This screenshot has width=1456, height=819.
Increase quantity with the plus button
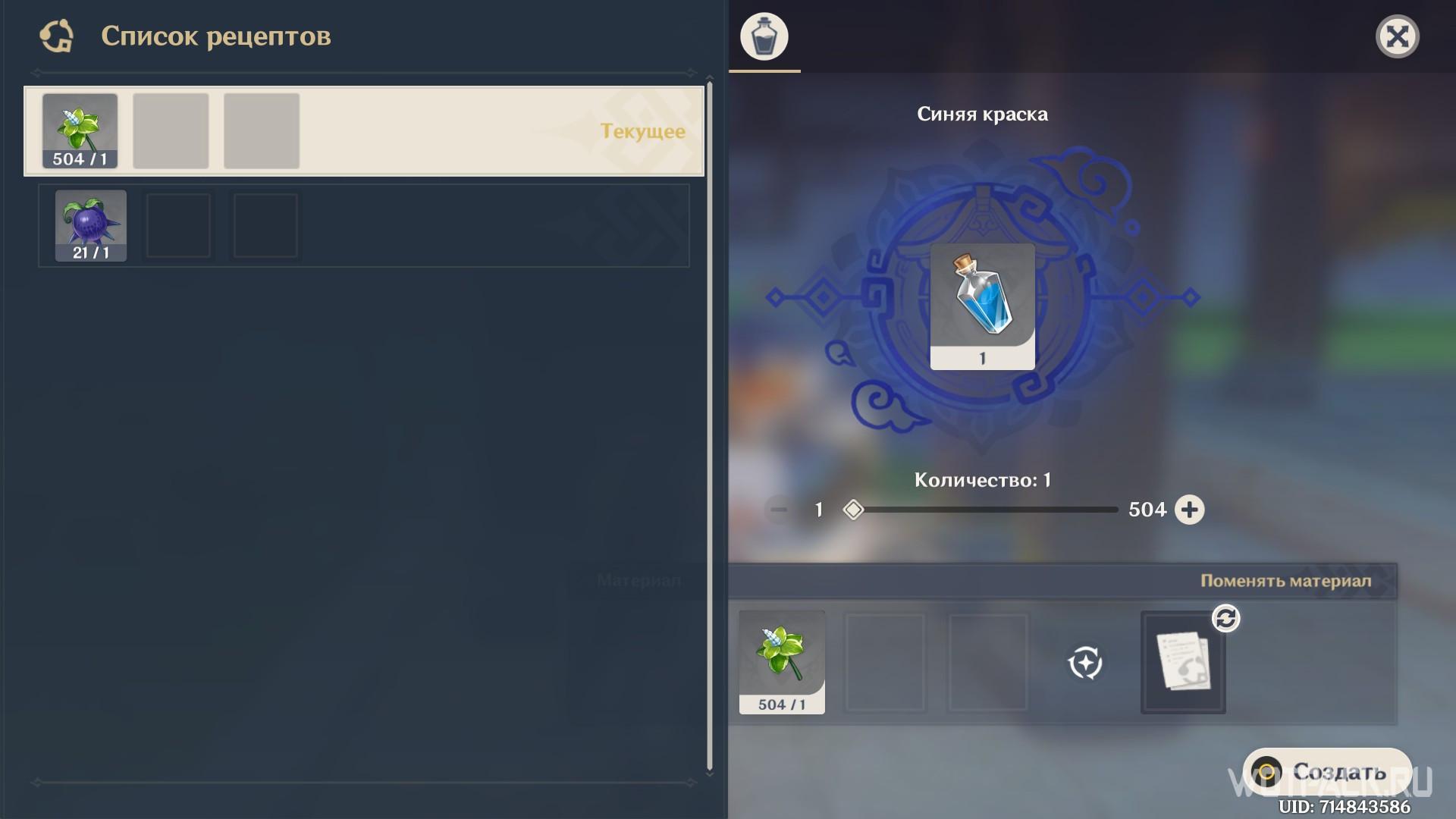(1189, 510)
